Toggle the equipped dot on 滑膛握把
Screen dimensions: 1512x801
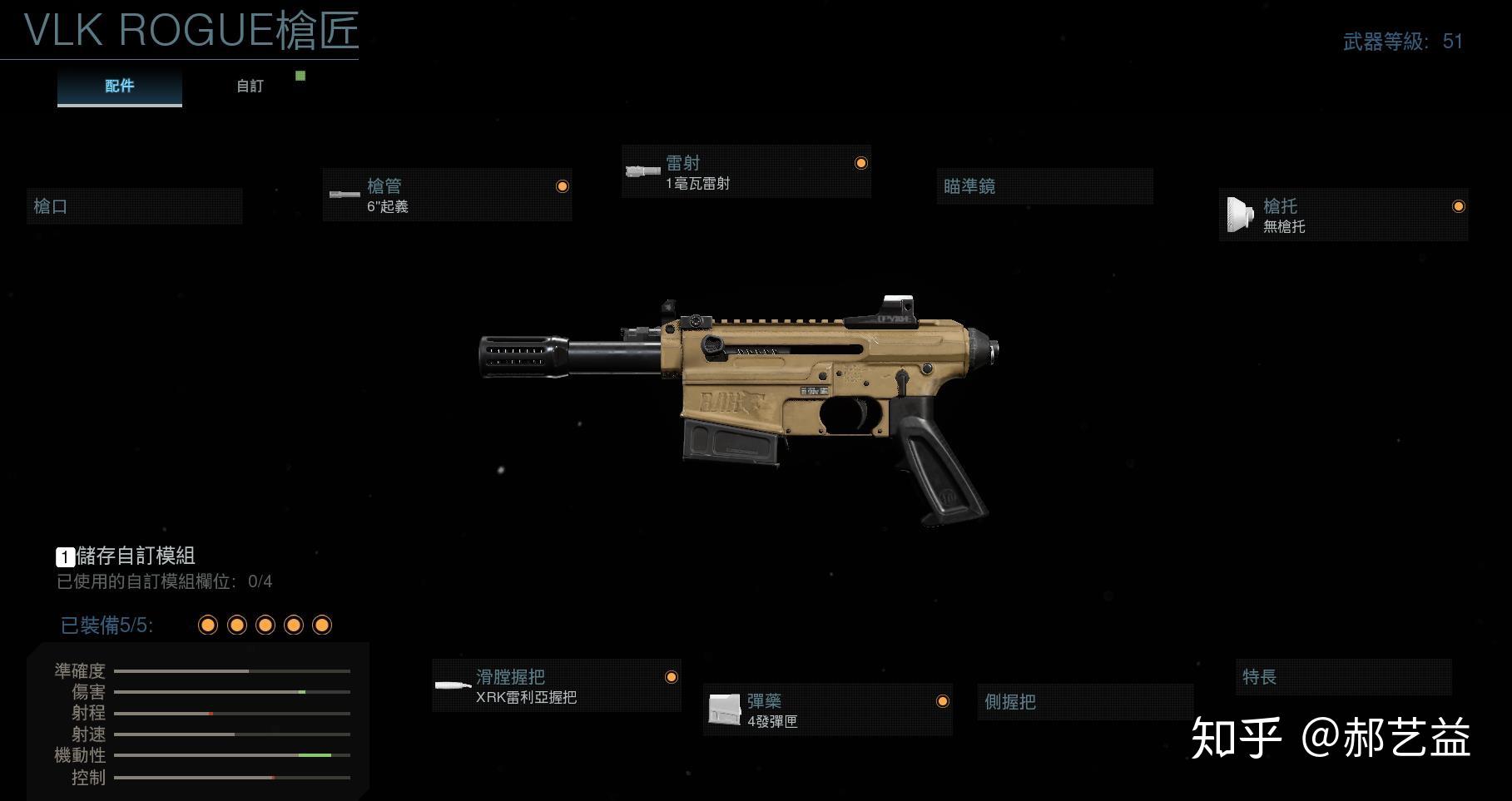(x=671, y=677)
